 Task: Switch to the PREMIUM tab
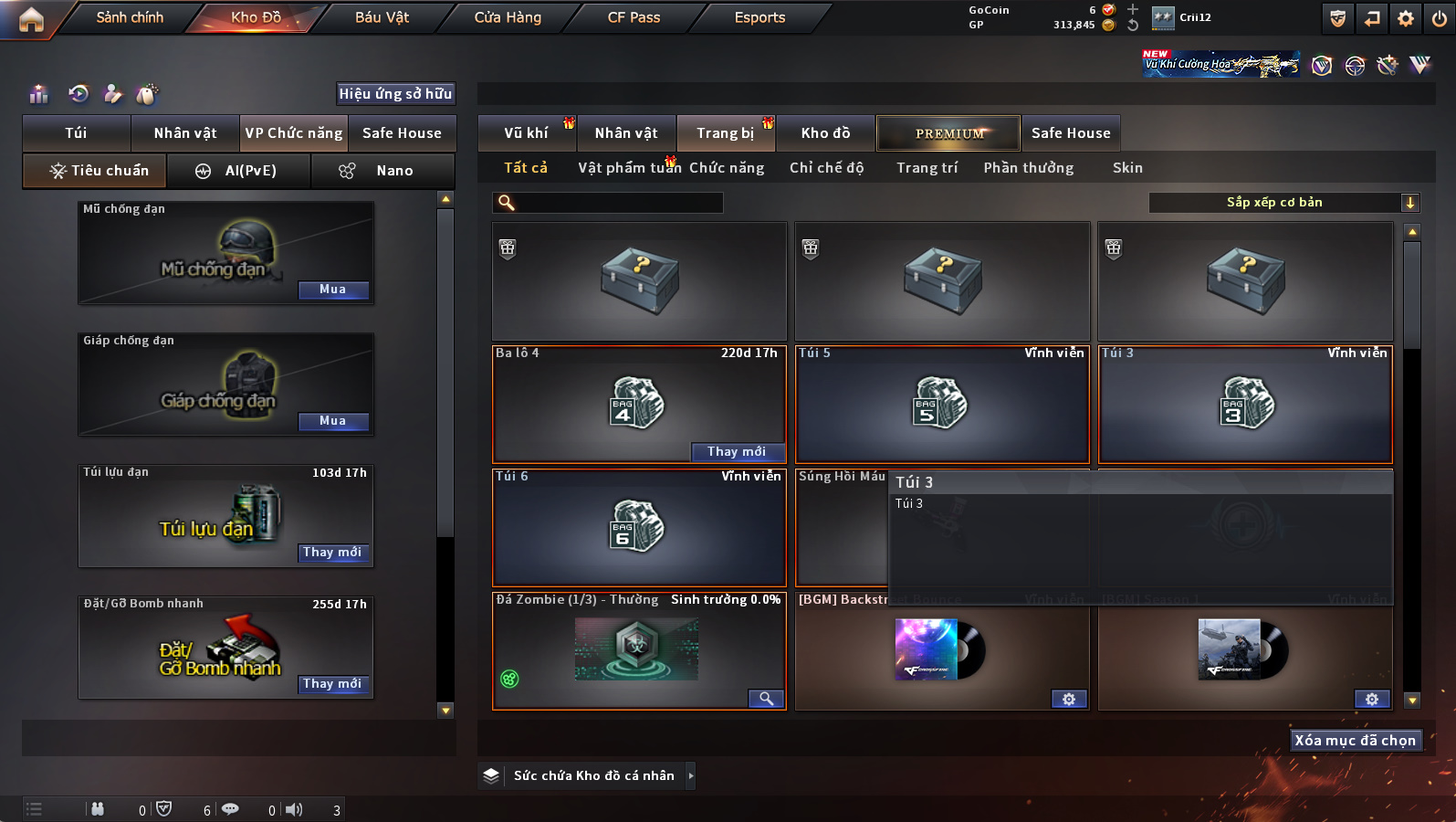click(949, 133)
